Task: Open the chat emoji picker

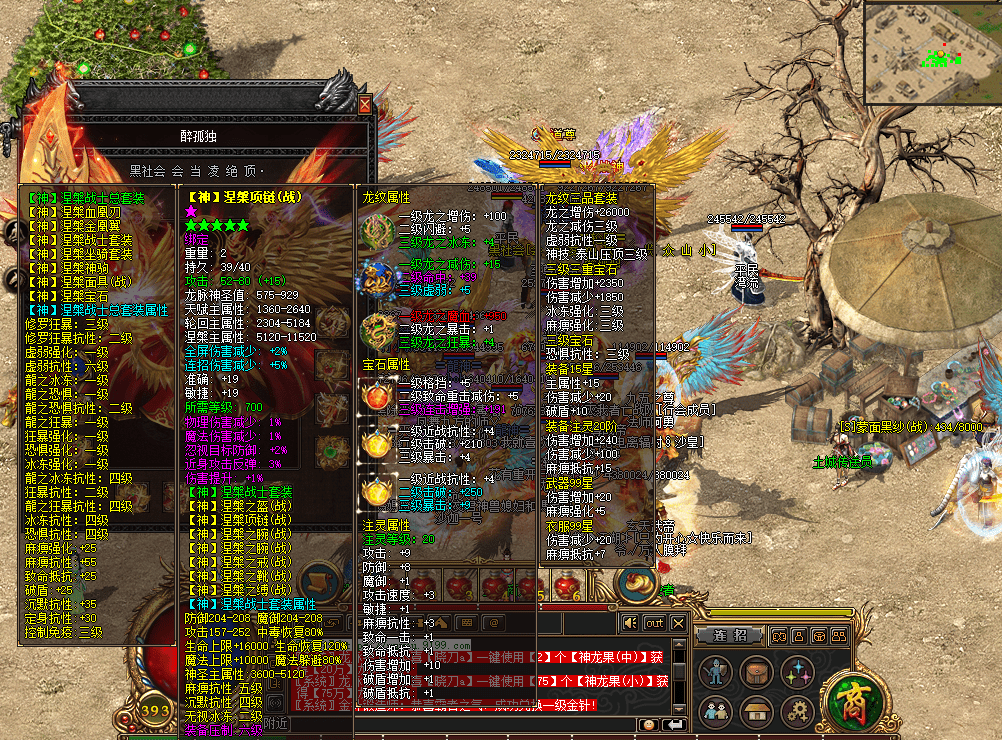Action: 649,724
